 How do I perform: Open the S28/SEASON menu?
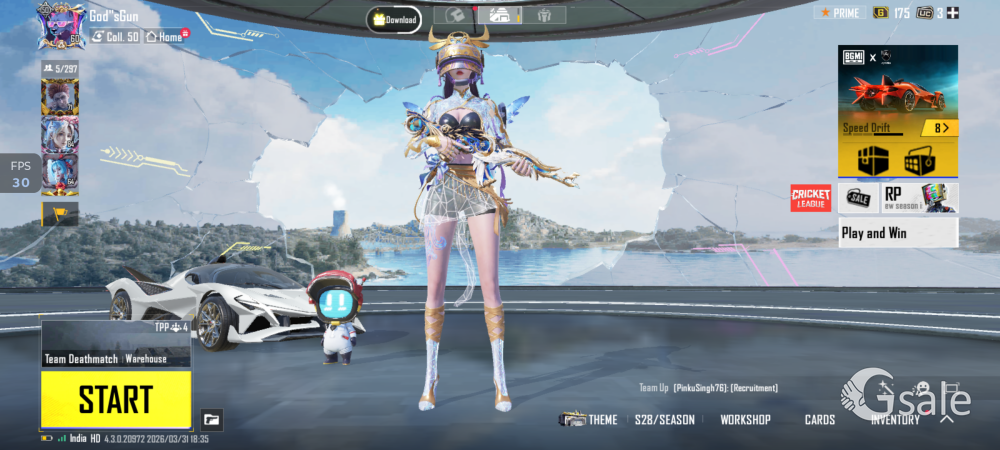pyautogui.click(x=664, y=420)
